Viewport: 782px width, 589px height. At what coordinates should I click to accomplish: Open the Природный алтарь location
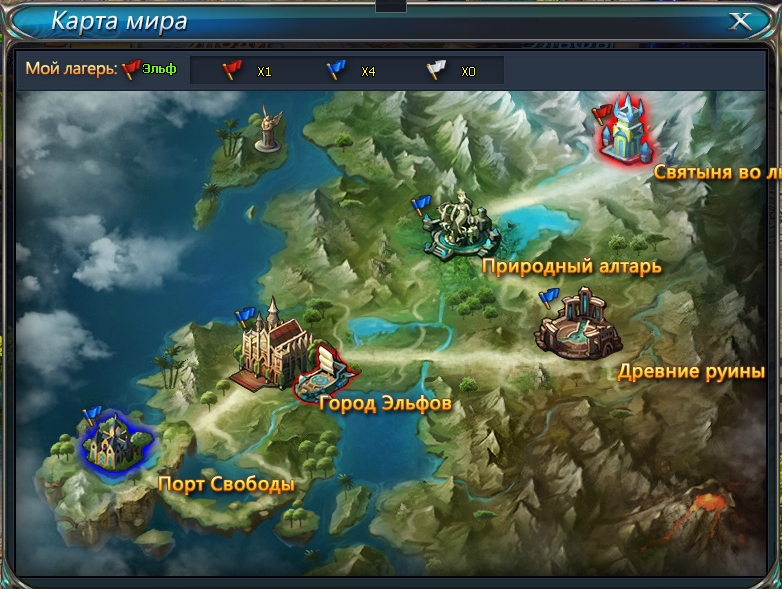click(460, 227)
